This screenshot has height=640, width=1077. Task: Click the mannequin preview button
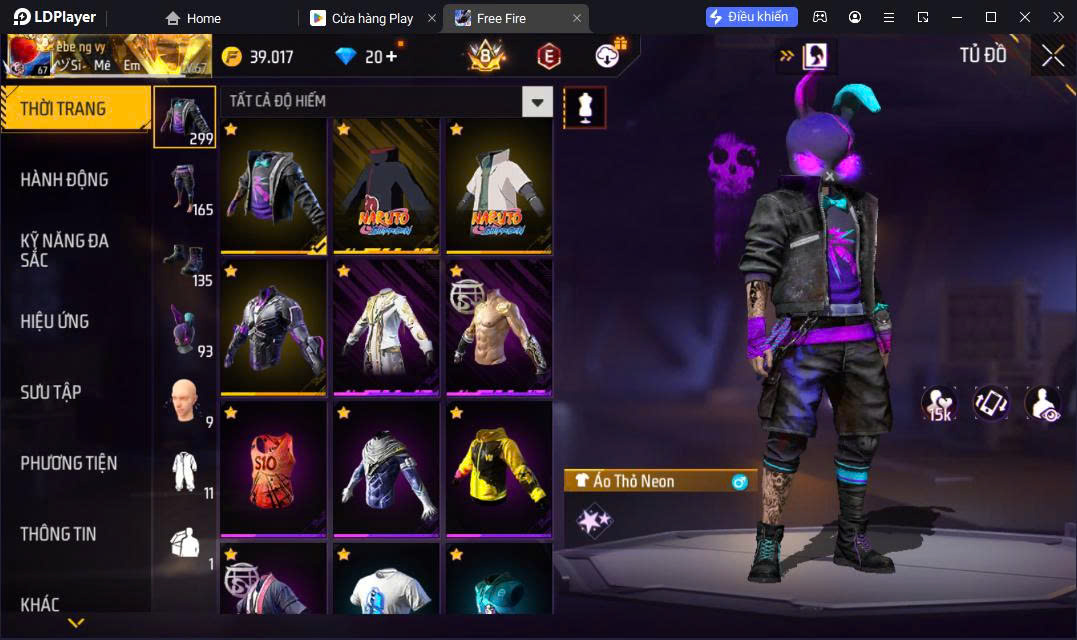pos(585,107)
